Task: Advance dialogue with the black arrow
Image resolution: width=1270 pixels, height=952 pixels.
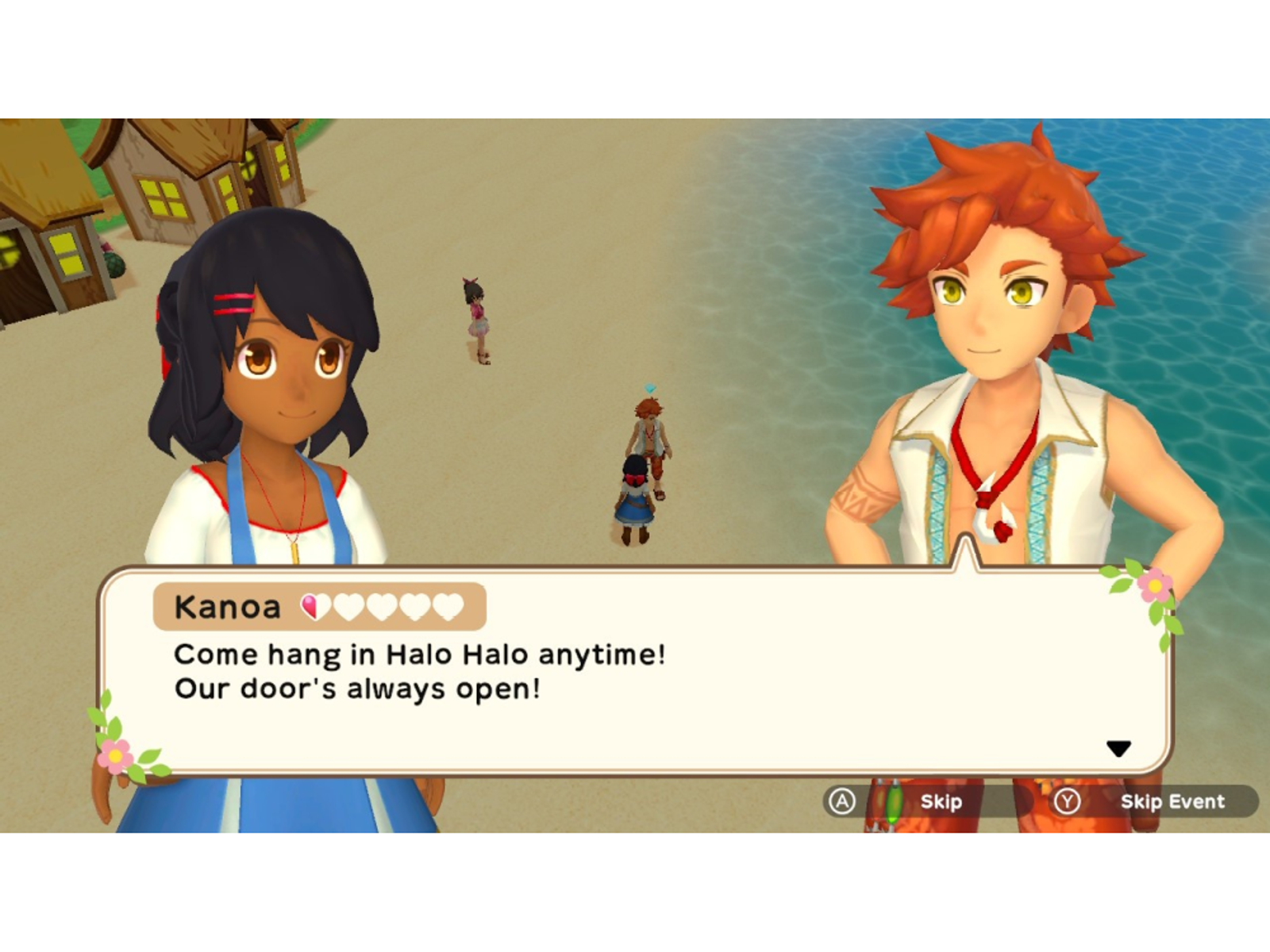Action: [1118, 748]
